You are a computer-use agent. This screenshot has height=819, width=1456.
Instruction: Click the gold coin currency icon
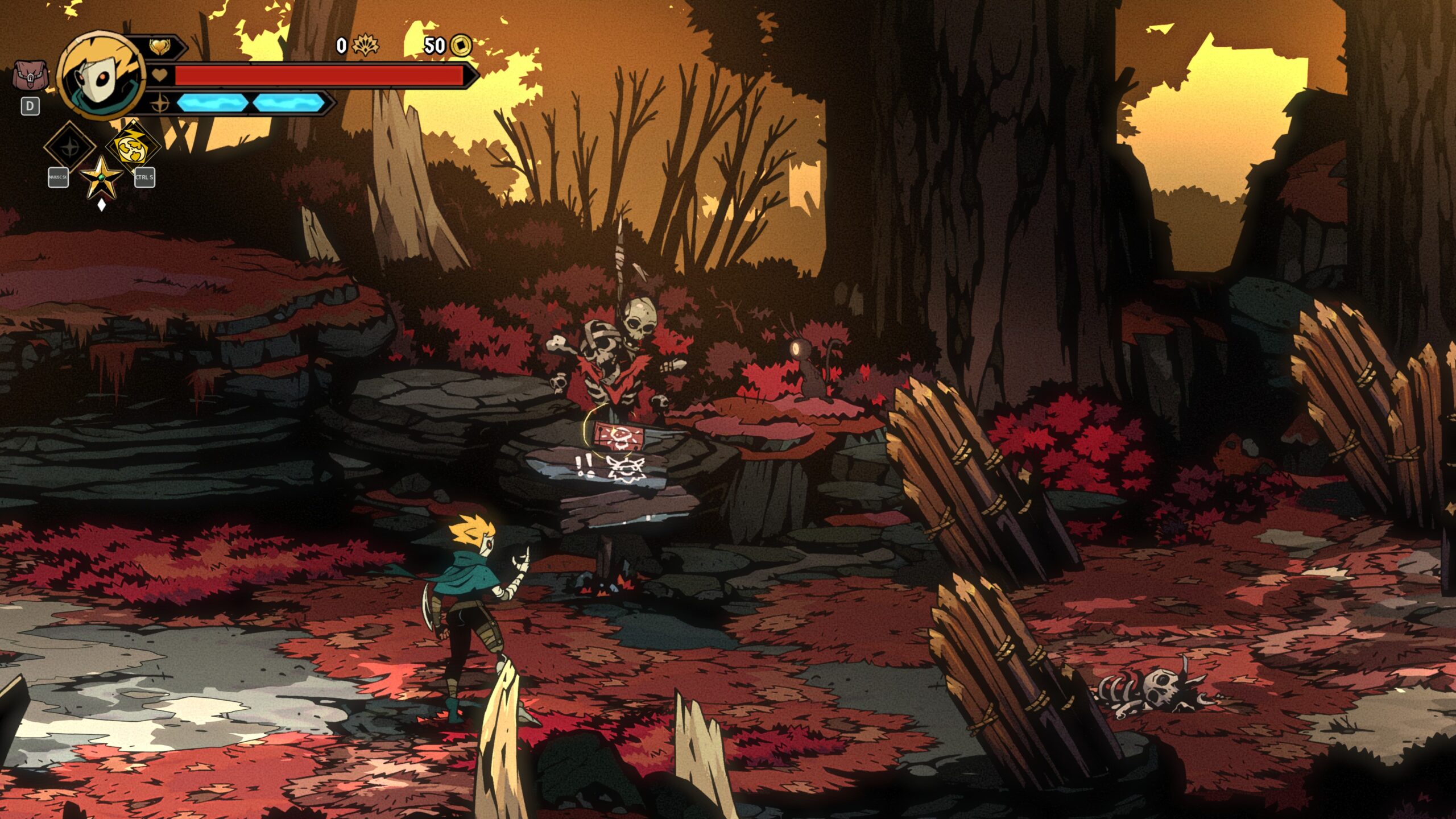click(461, 45)
